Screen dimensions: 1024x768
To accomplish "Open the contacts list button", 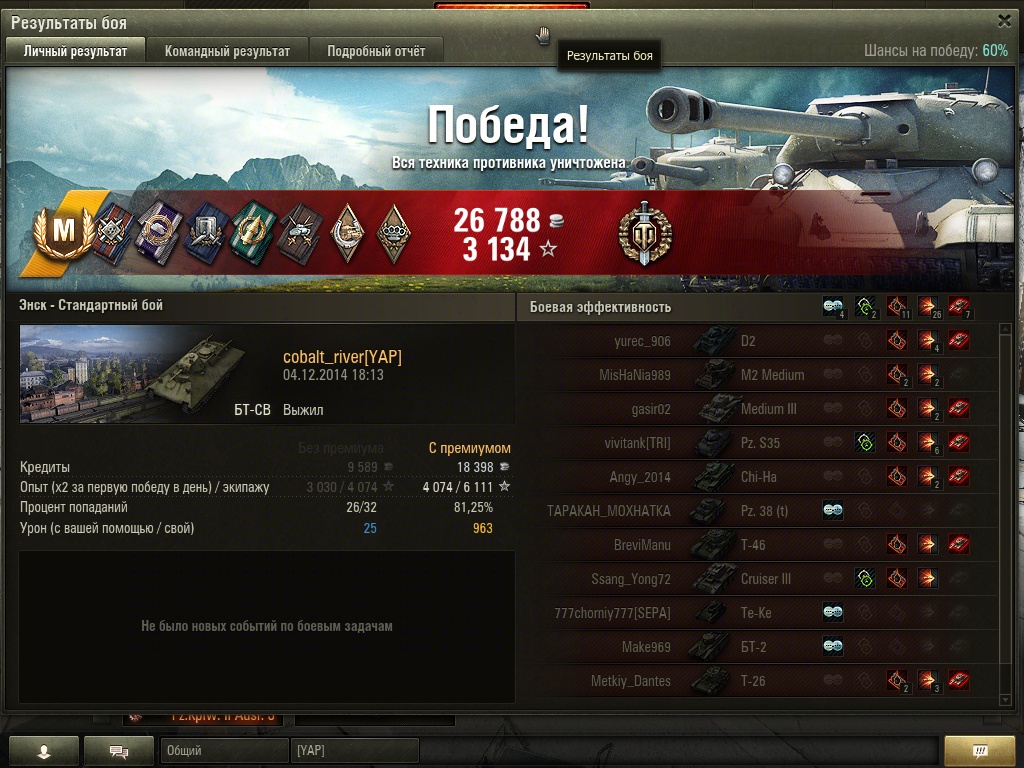I will [43, 750].
